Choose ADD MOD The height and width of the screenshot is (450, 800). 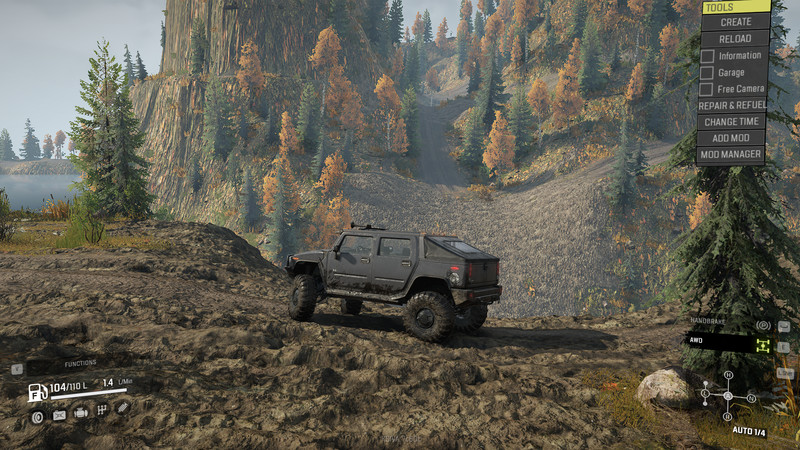click(x=732, y=138)
